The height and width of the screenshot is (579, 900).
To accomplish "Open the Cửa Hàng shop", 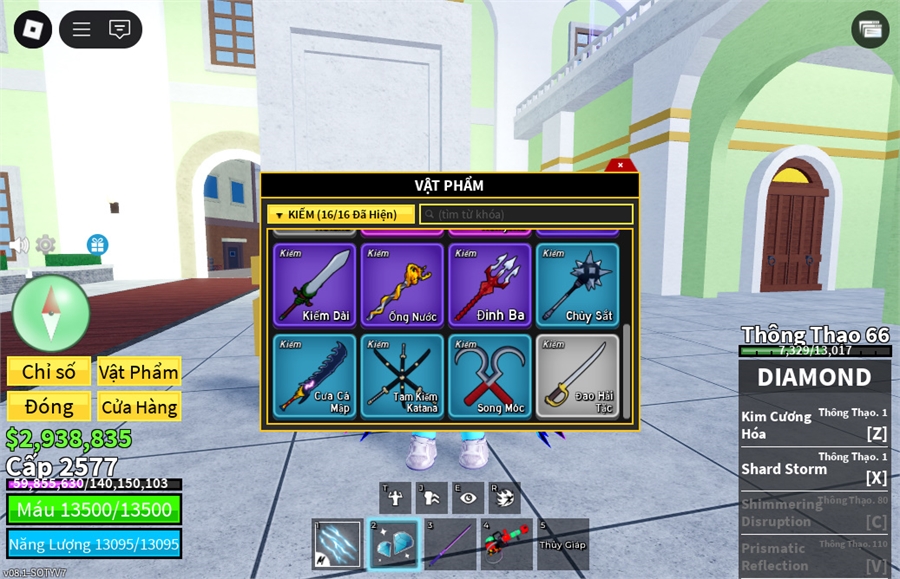I will pos(139,407).
